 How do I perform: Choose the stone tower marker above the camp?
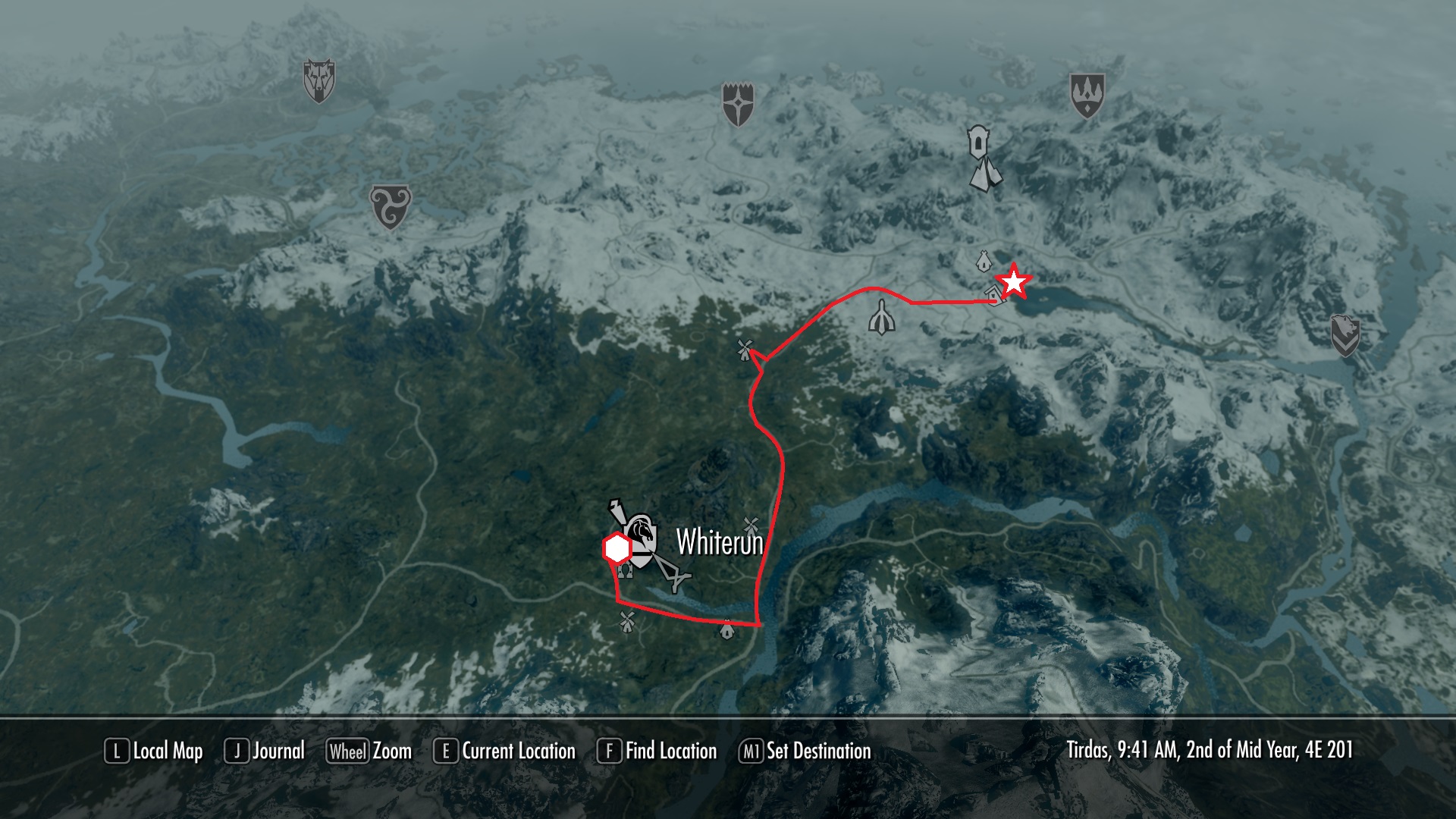(x=977, y=142)
